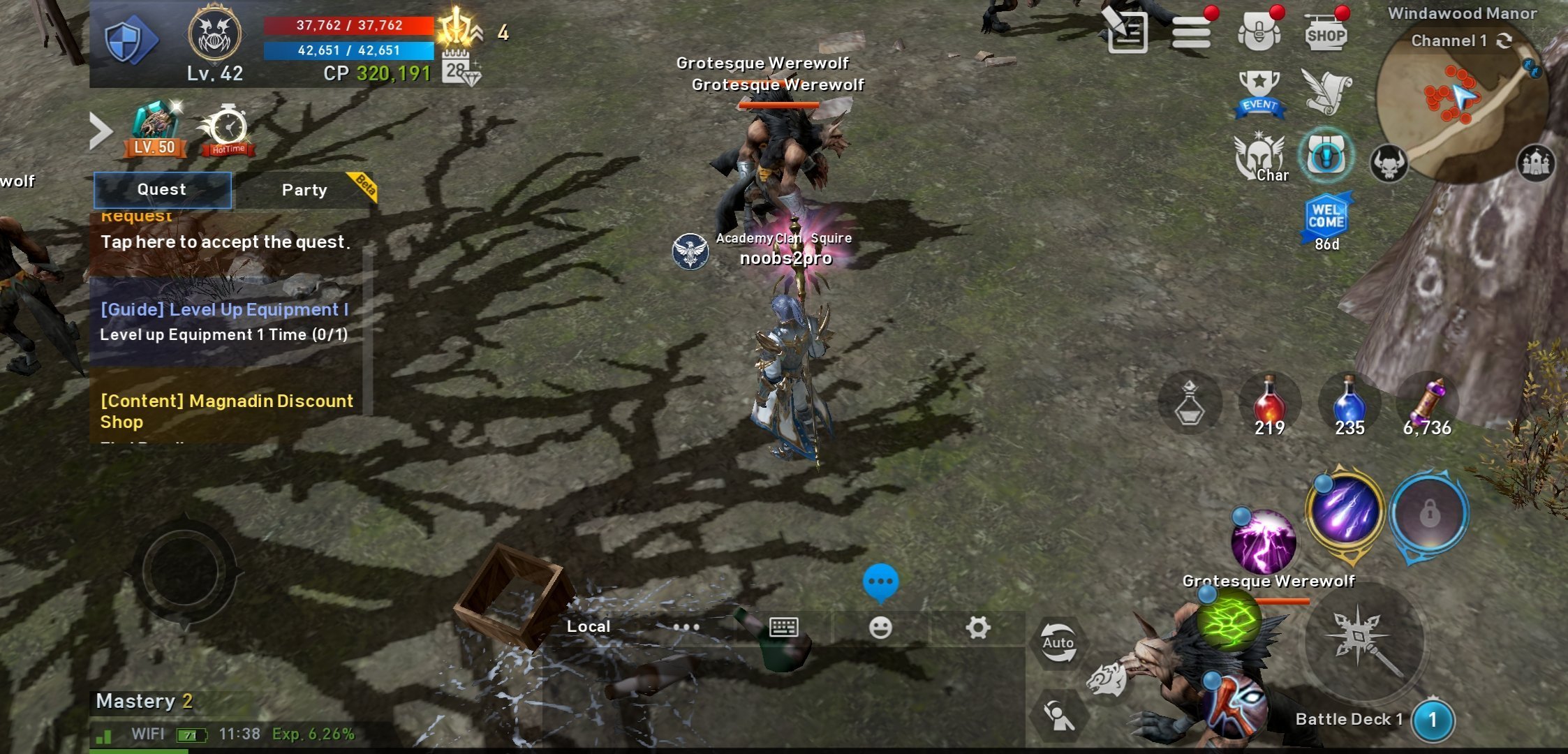The width and height of the screenshot is (1568, 754).
Task: Open the chat settings gear
Action: 977,627
